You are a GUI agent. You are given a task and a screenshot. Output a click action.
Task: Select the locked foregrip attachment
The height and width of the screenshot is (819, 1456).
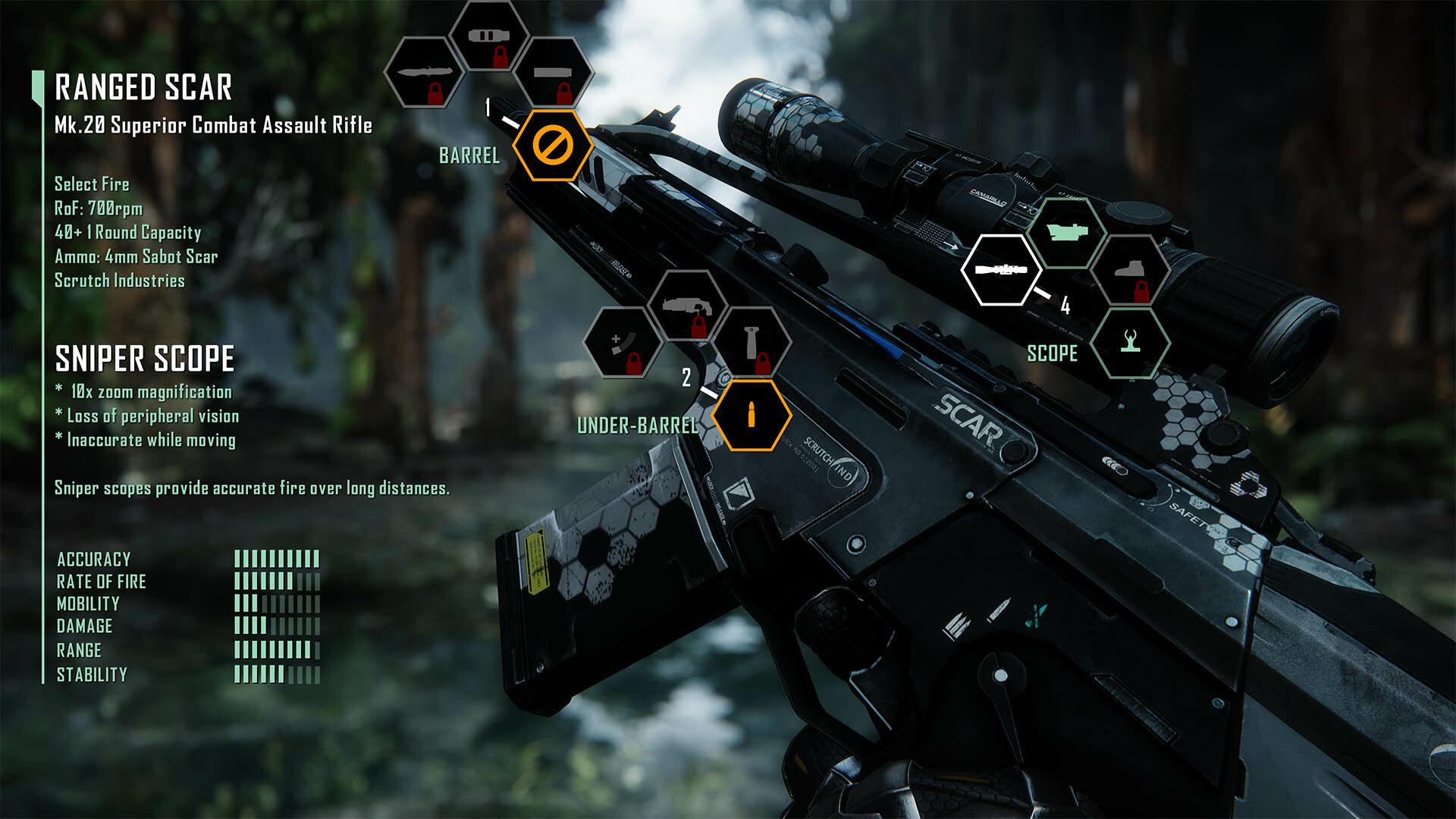tap(752, 343)
